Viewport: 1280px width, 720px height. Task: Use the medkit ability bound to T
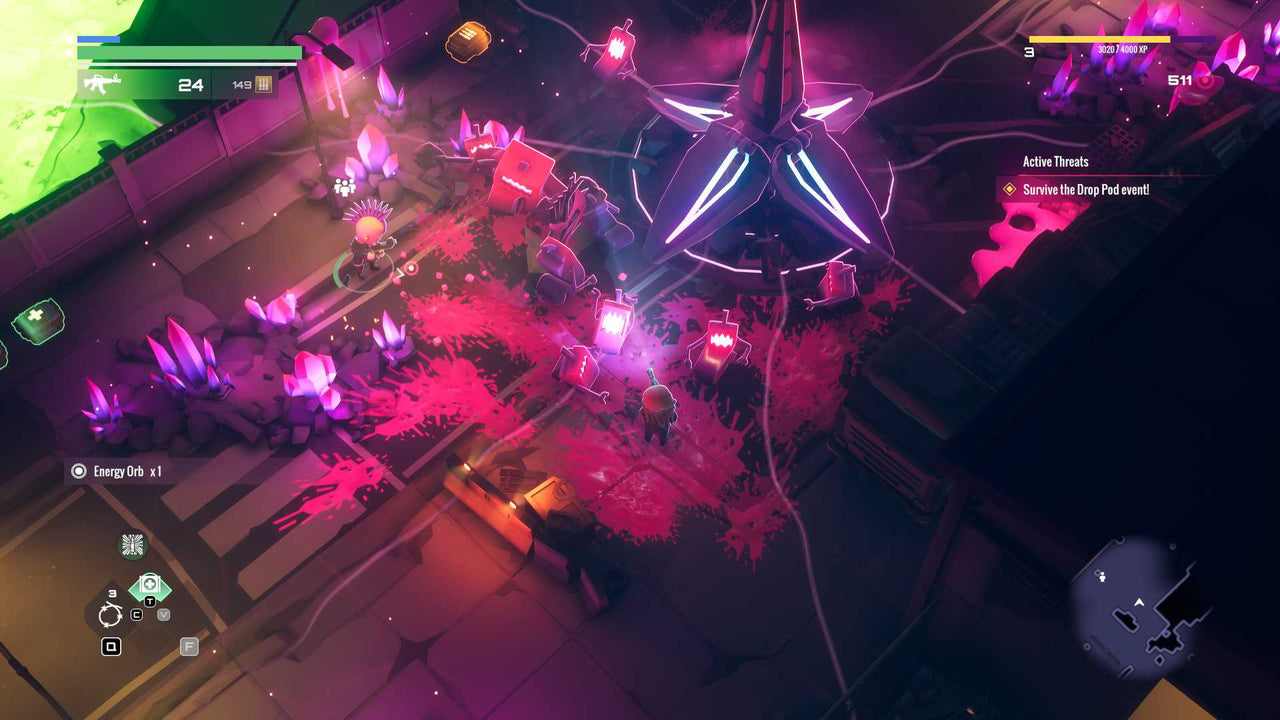[x=149, y=583]
